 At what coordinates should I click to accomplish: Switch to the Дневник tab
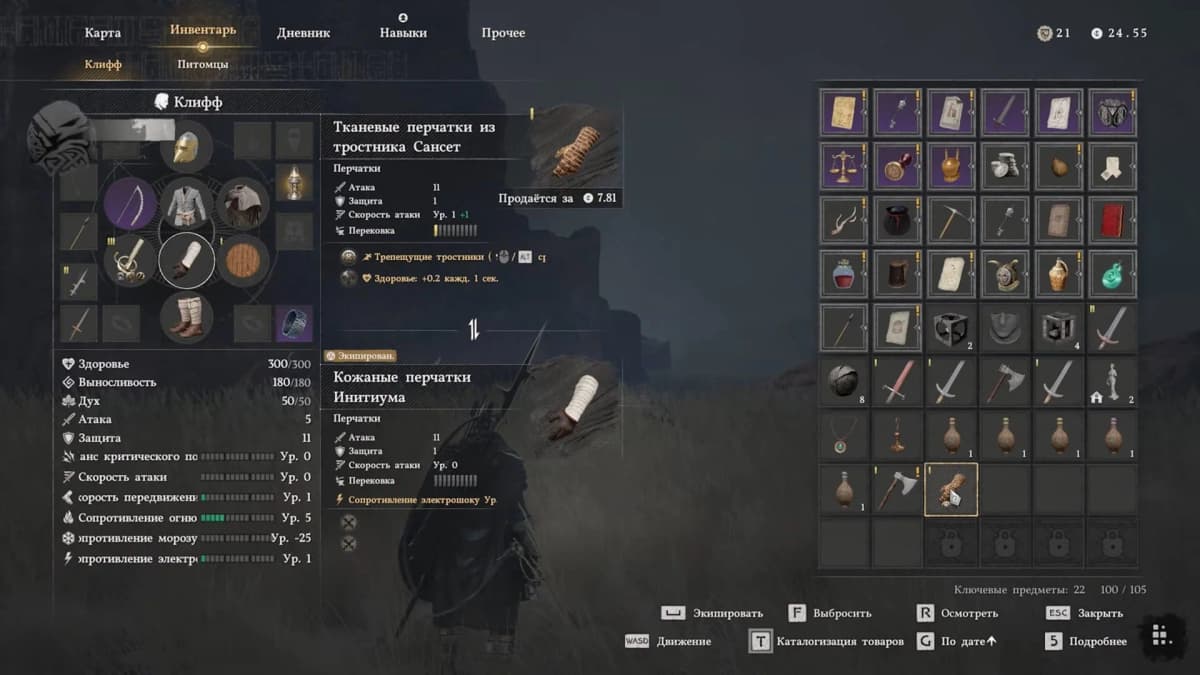click(304, 33)
